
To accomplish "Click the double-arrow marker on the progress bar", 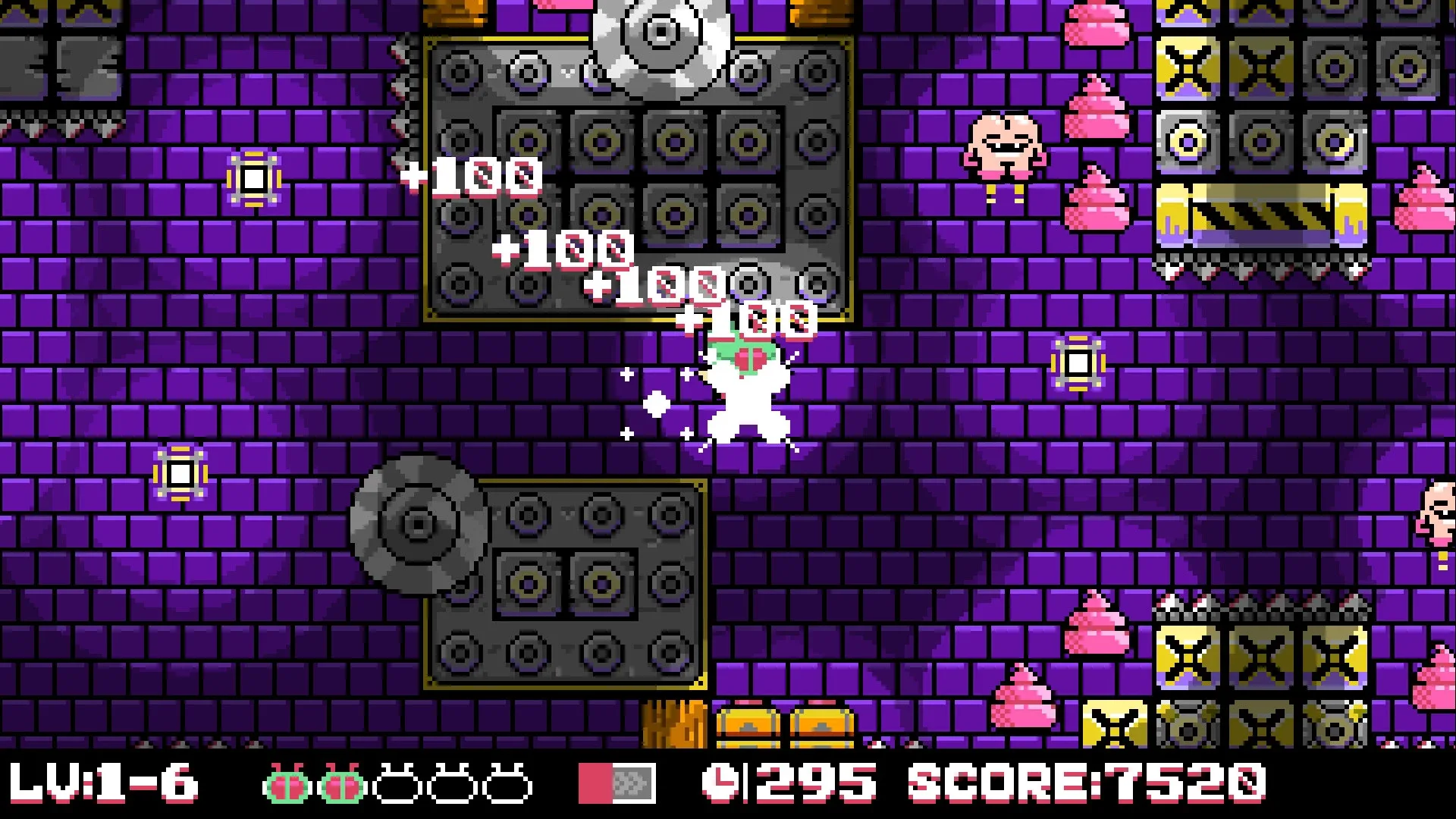I will 632,784.
